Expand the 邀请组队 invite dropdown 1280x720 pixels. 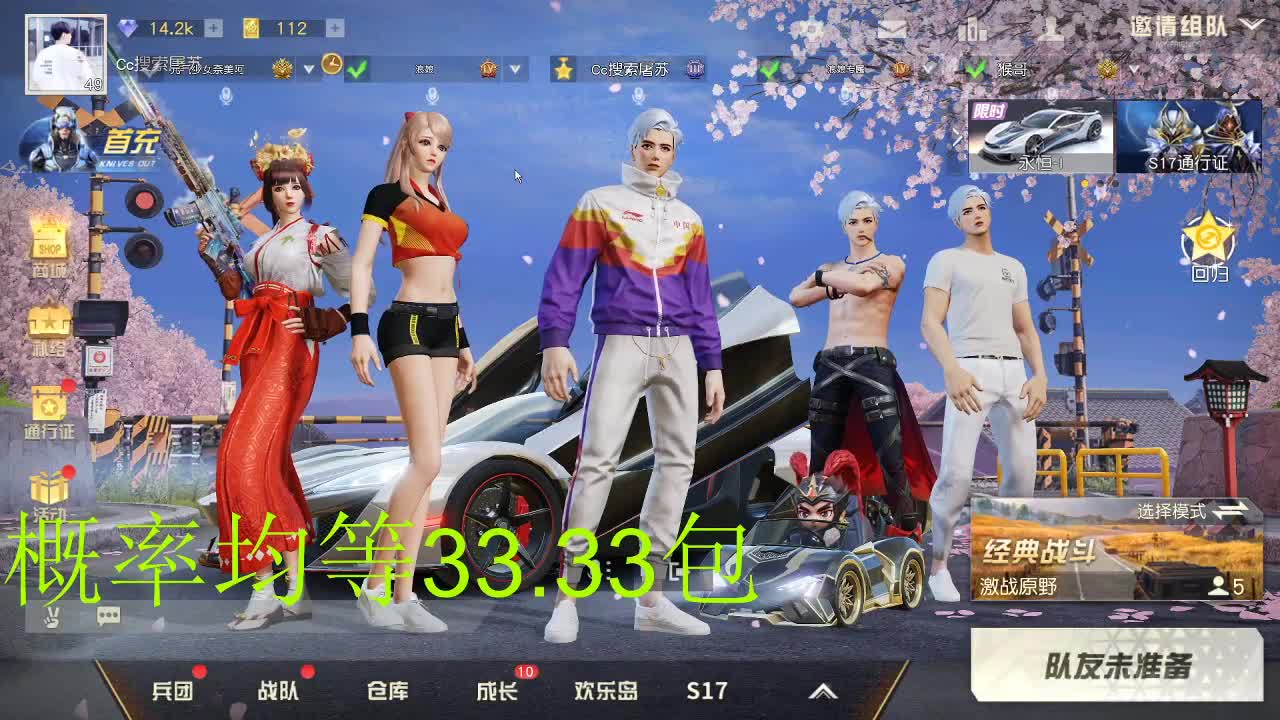(x=1251, y=24)
